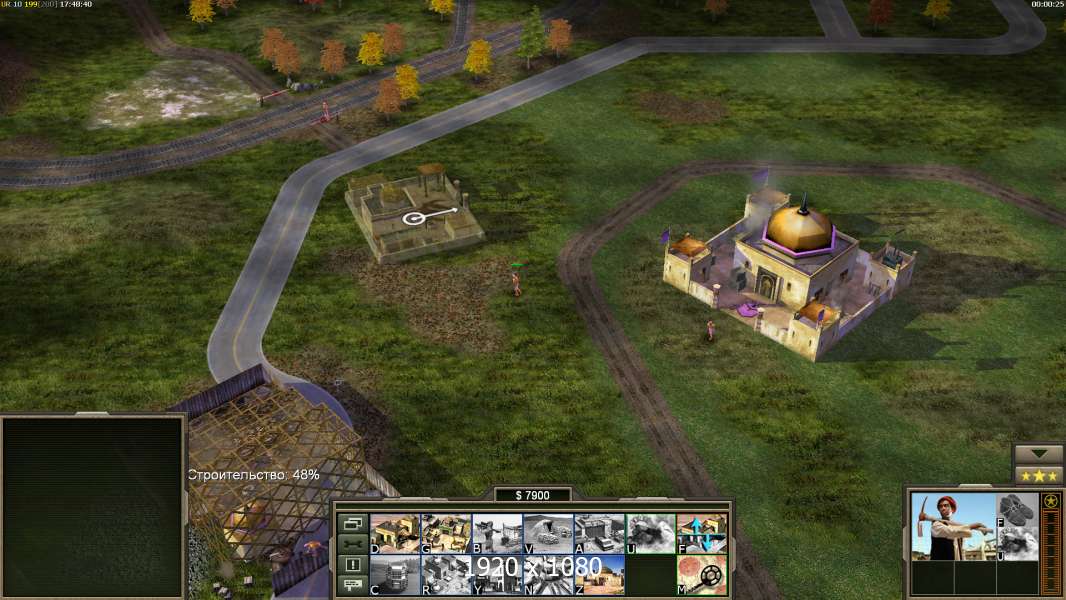Choose the compound building icon marked G
Image resolution: width=1066 pixels, height=600 pixels.
pos(446,533)
